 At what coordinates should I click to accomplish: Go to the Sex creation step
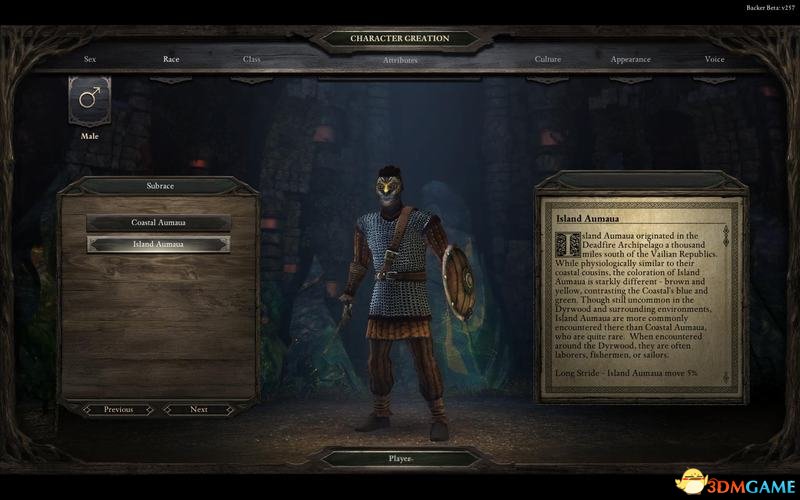[90, 59]
